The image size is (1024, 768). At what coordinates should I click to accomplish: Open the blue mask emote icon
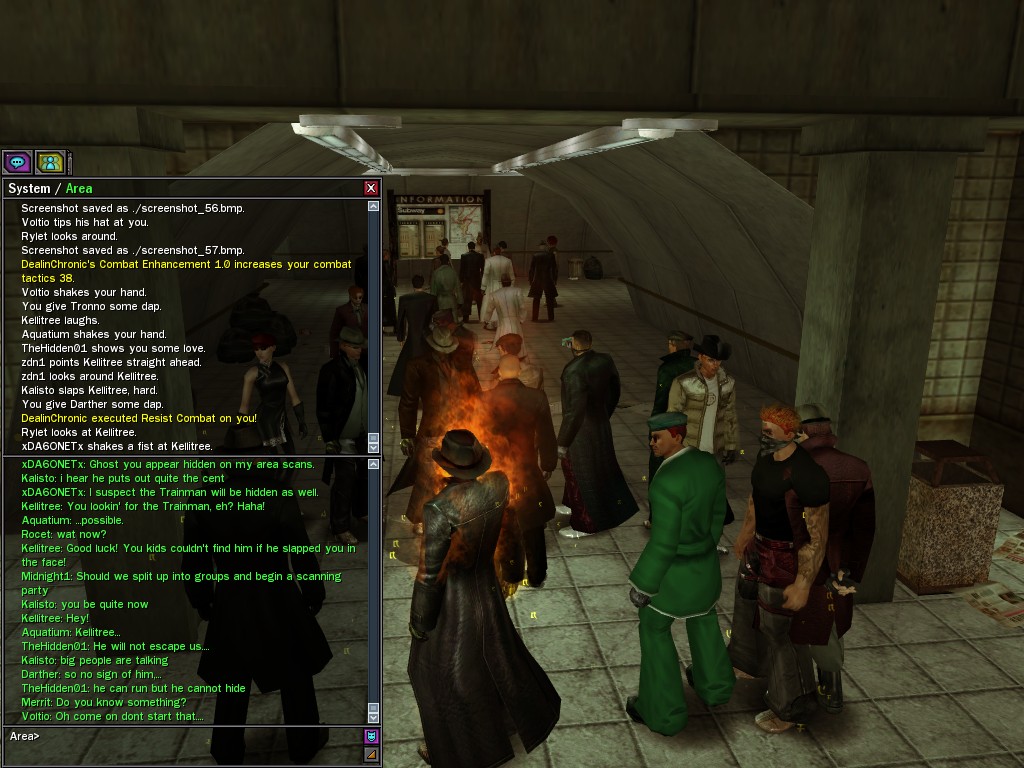(371, 737)
